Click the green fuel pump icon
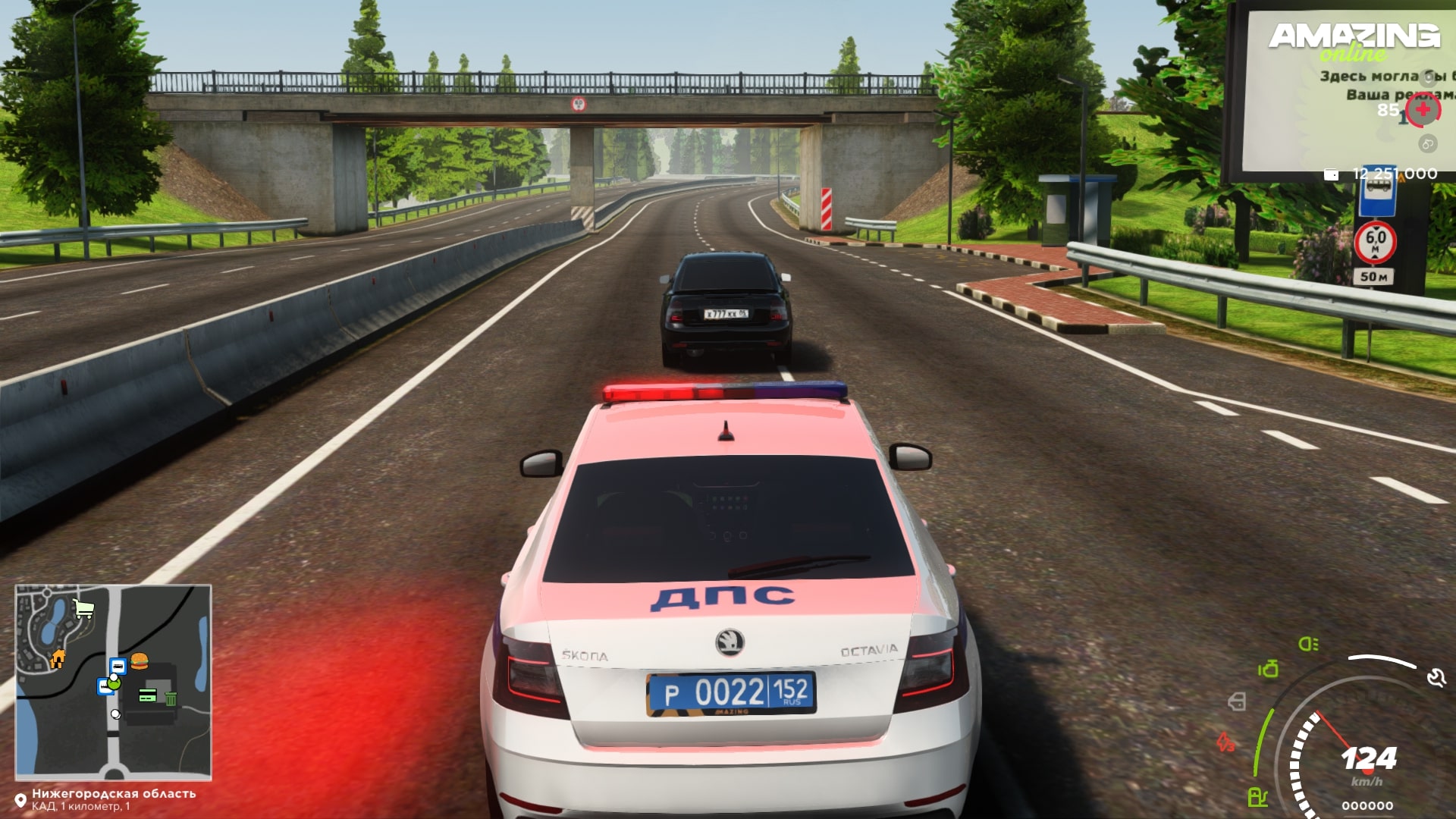 point(1257,797)
